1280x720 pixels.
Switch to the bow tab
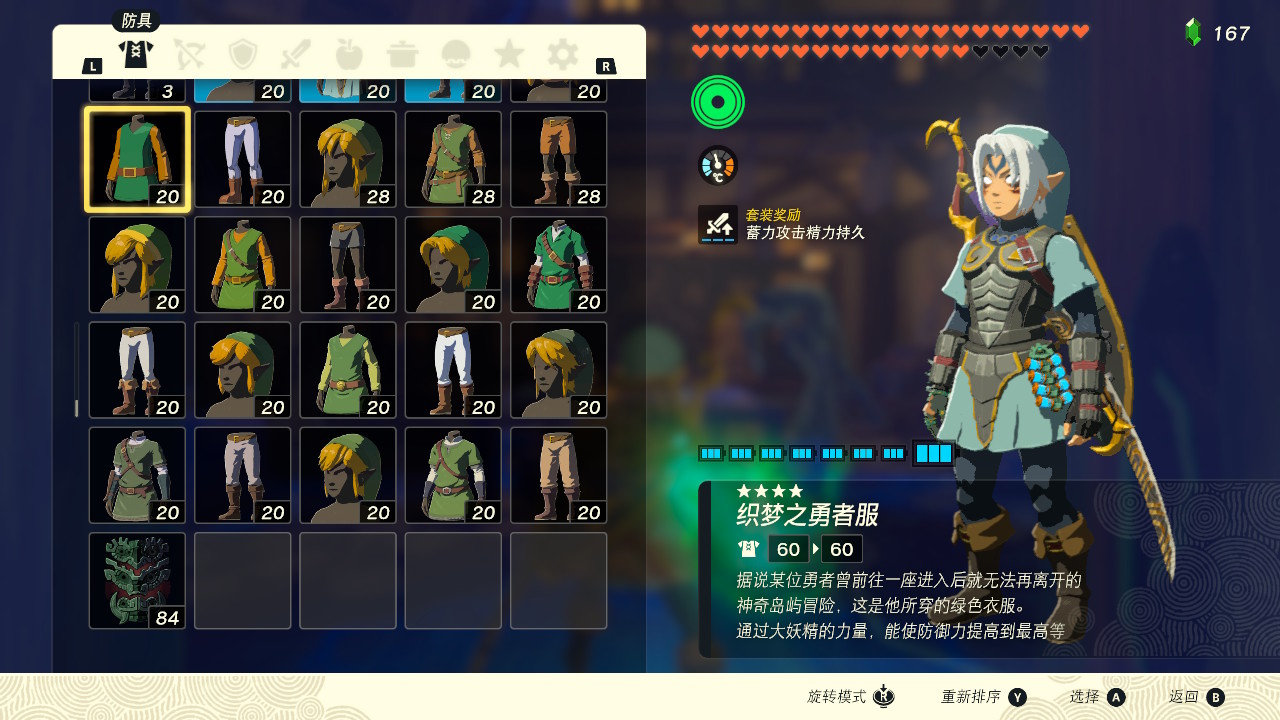coord(189,54)
